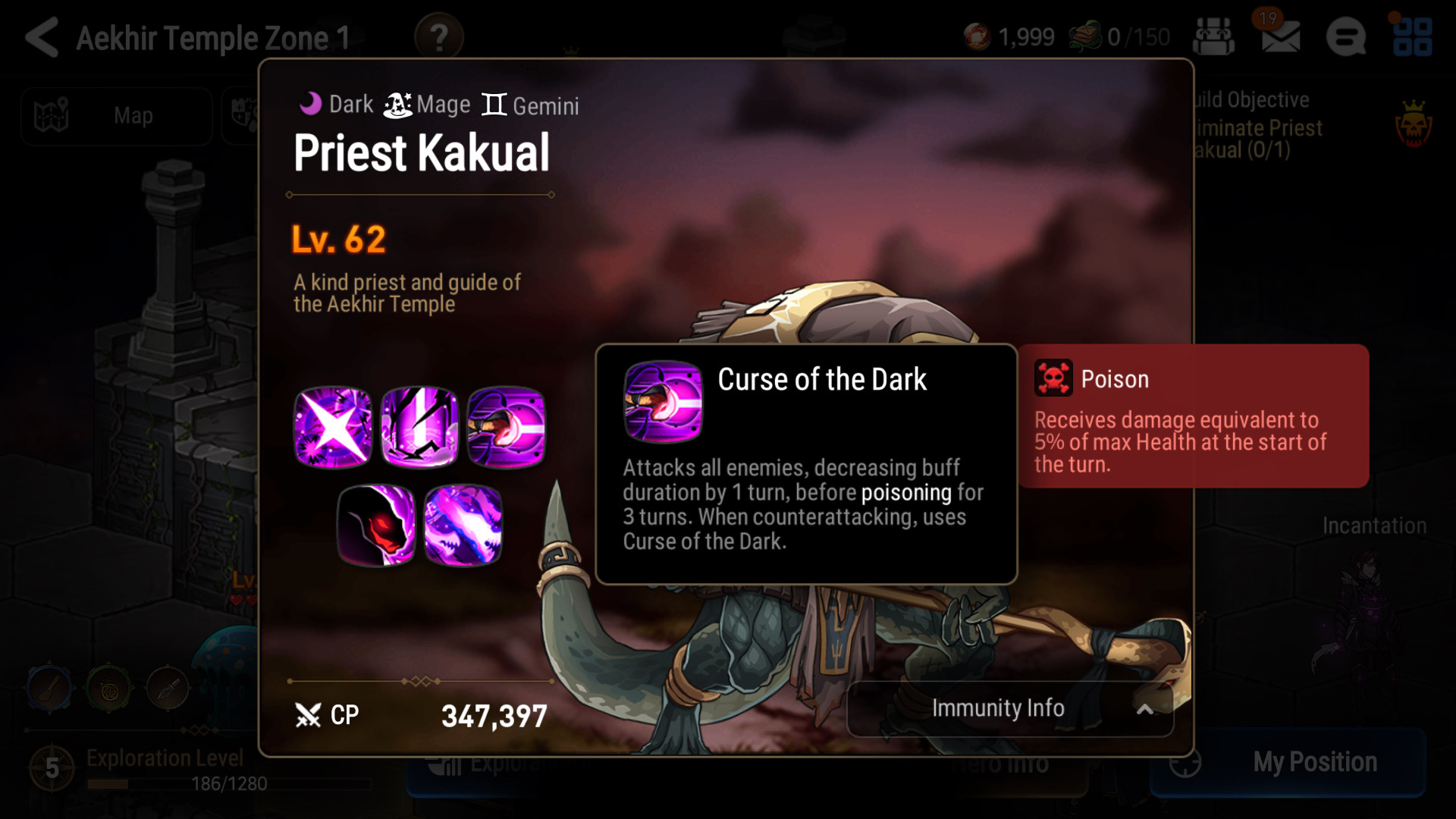Image resolution: width=1456 pixels, height=819 pixels.
Task: Open the sofa lobby icon
Action: 1213,36
